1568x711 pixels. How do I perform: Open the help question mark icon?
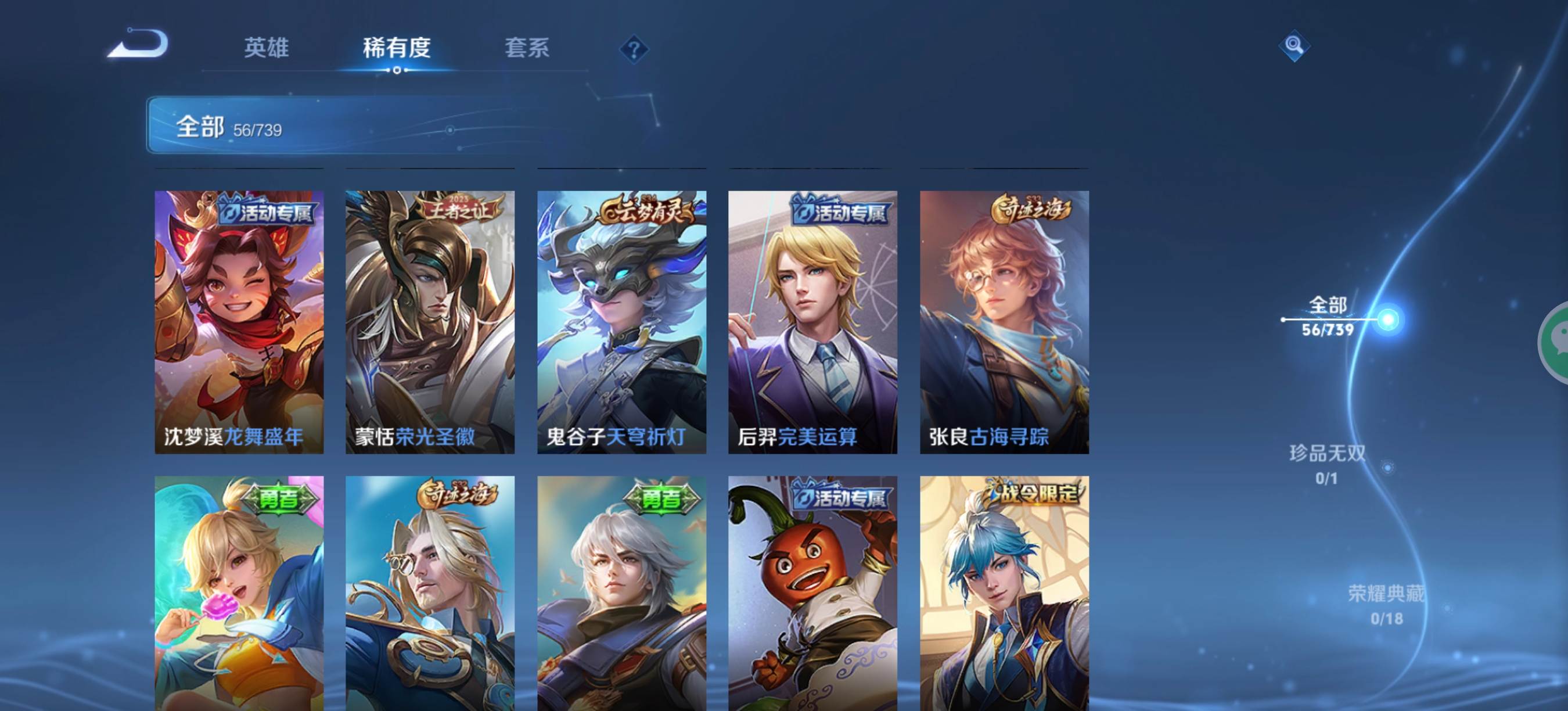click(x=633, y=49)
